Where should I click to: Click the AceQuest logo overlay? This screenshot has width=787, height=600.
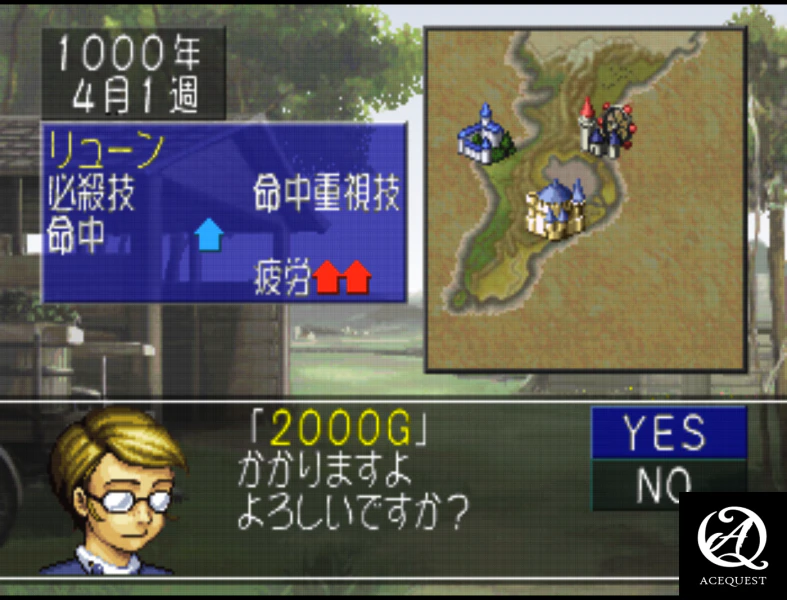733,543
